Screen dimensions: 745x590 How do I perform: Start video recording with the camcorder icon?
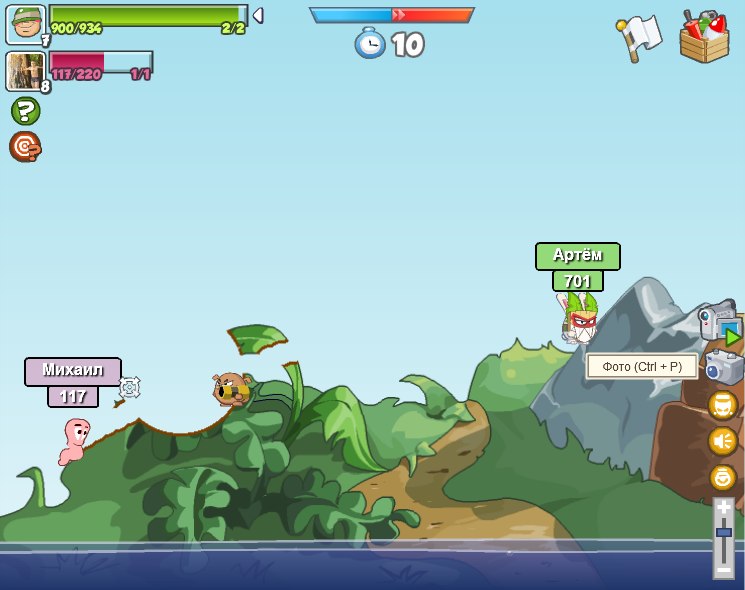pos(720,322)
